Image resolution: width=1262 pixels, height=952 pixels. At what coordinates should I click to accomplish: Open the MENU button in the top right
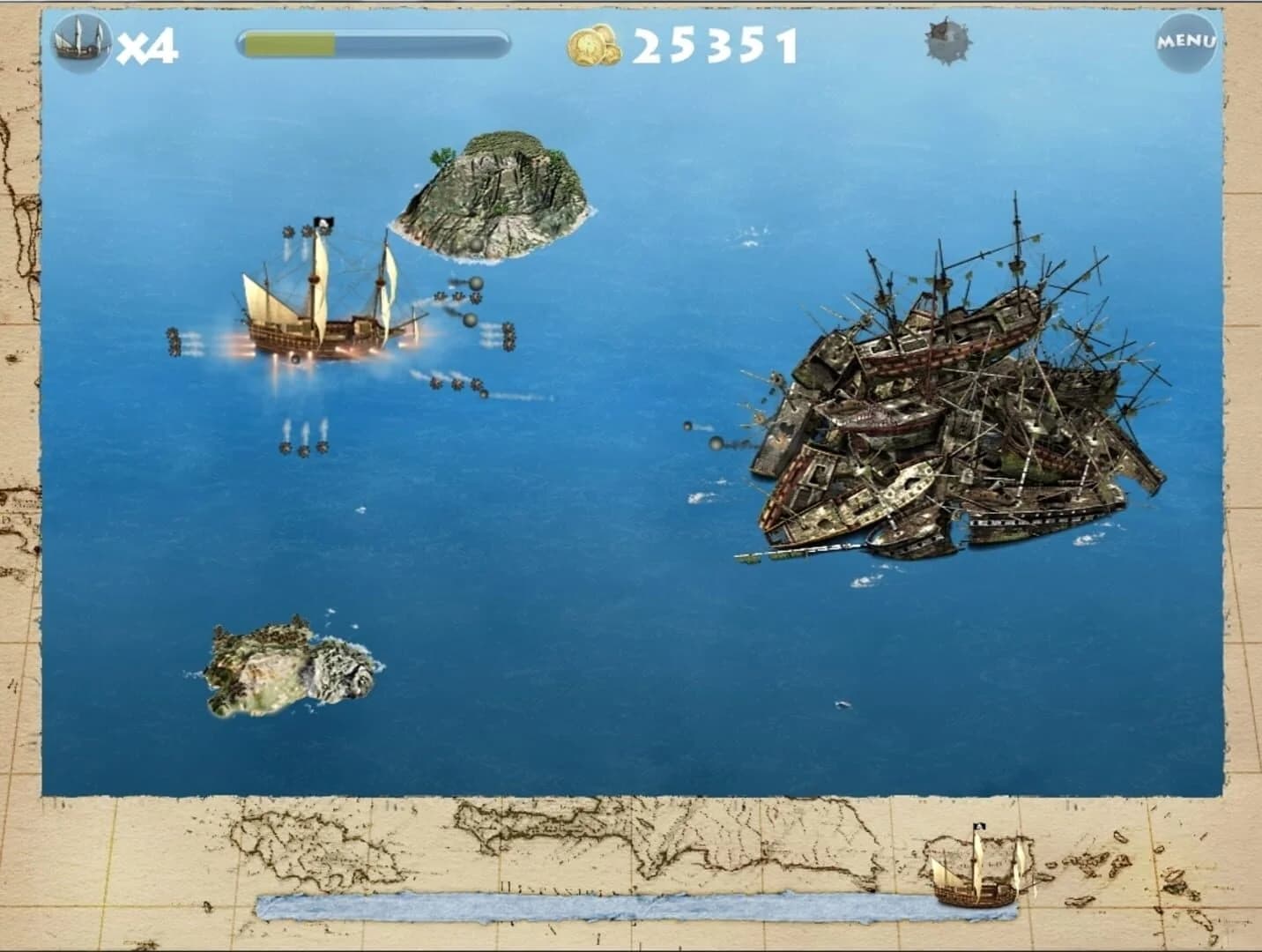1185,40
